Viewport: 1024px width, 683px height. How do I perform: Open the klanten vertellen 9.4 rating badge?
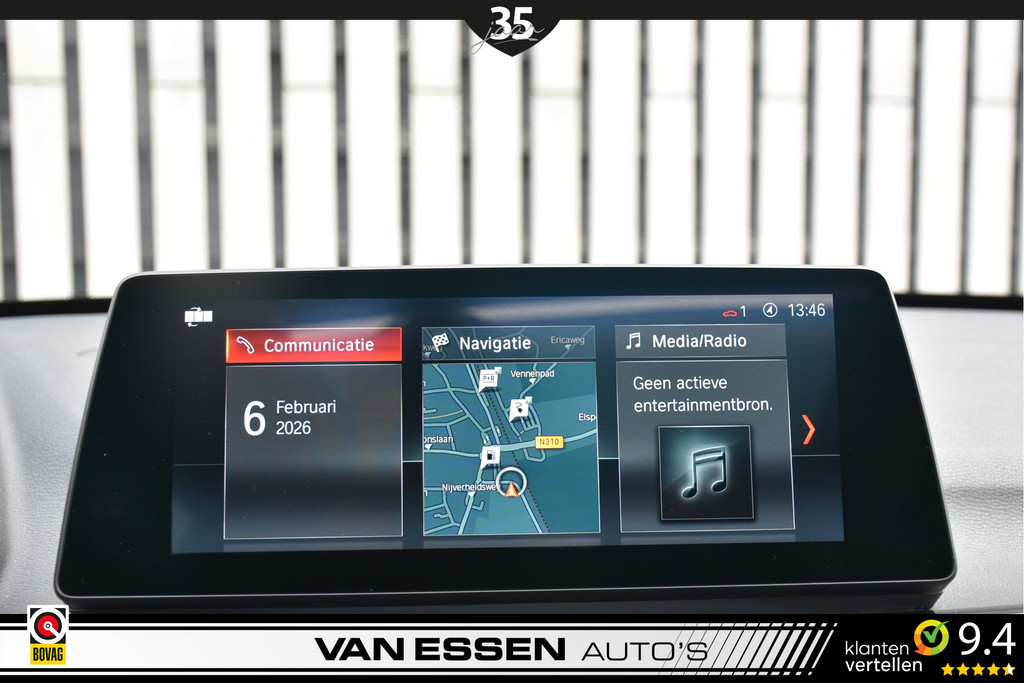tap(929, 647)
